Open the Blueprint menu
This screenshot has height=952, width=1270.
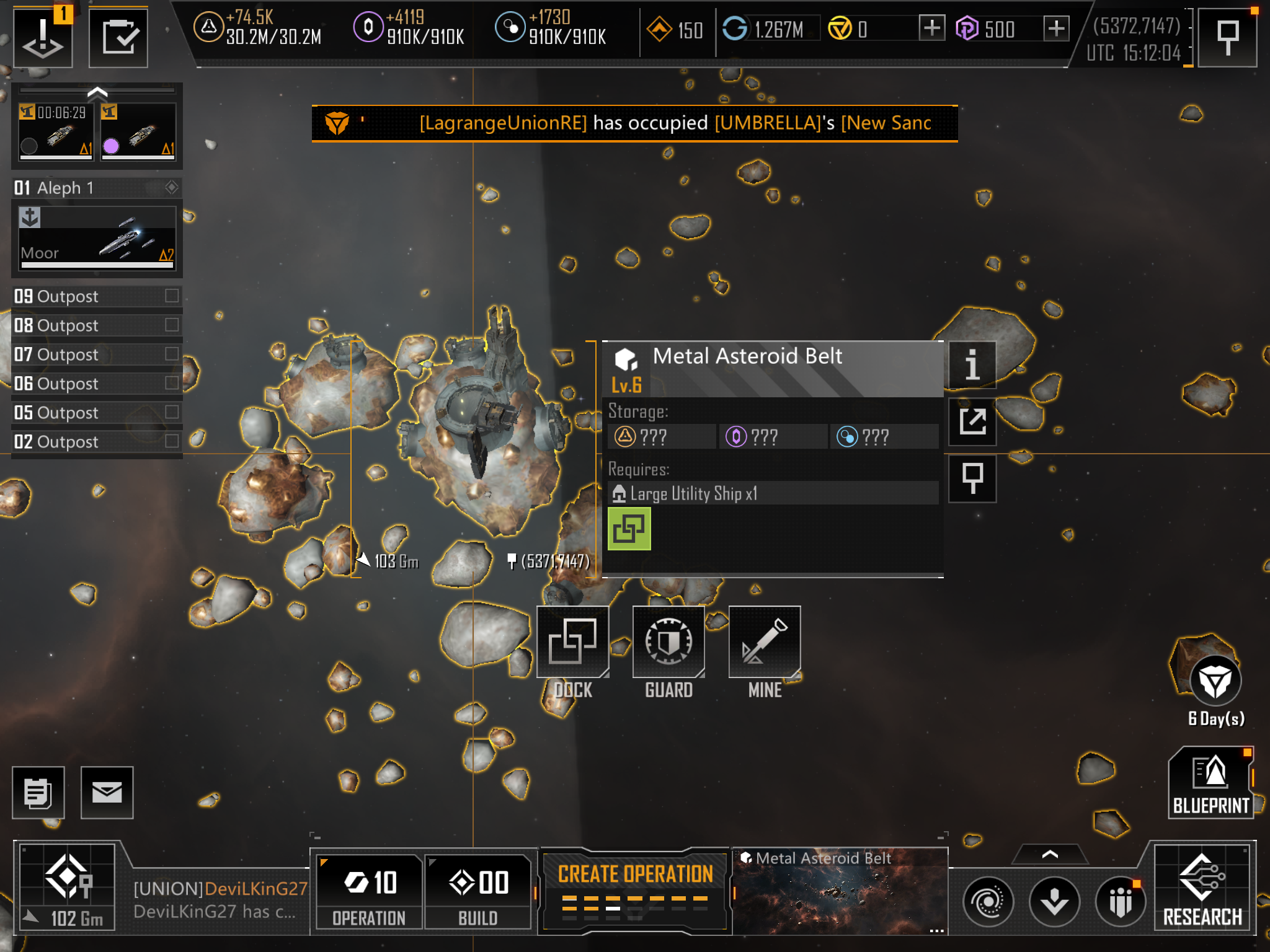click(x=1210, y=782)
